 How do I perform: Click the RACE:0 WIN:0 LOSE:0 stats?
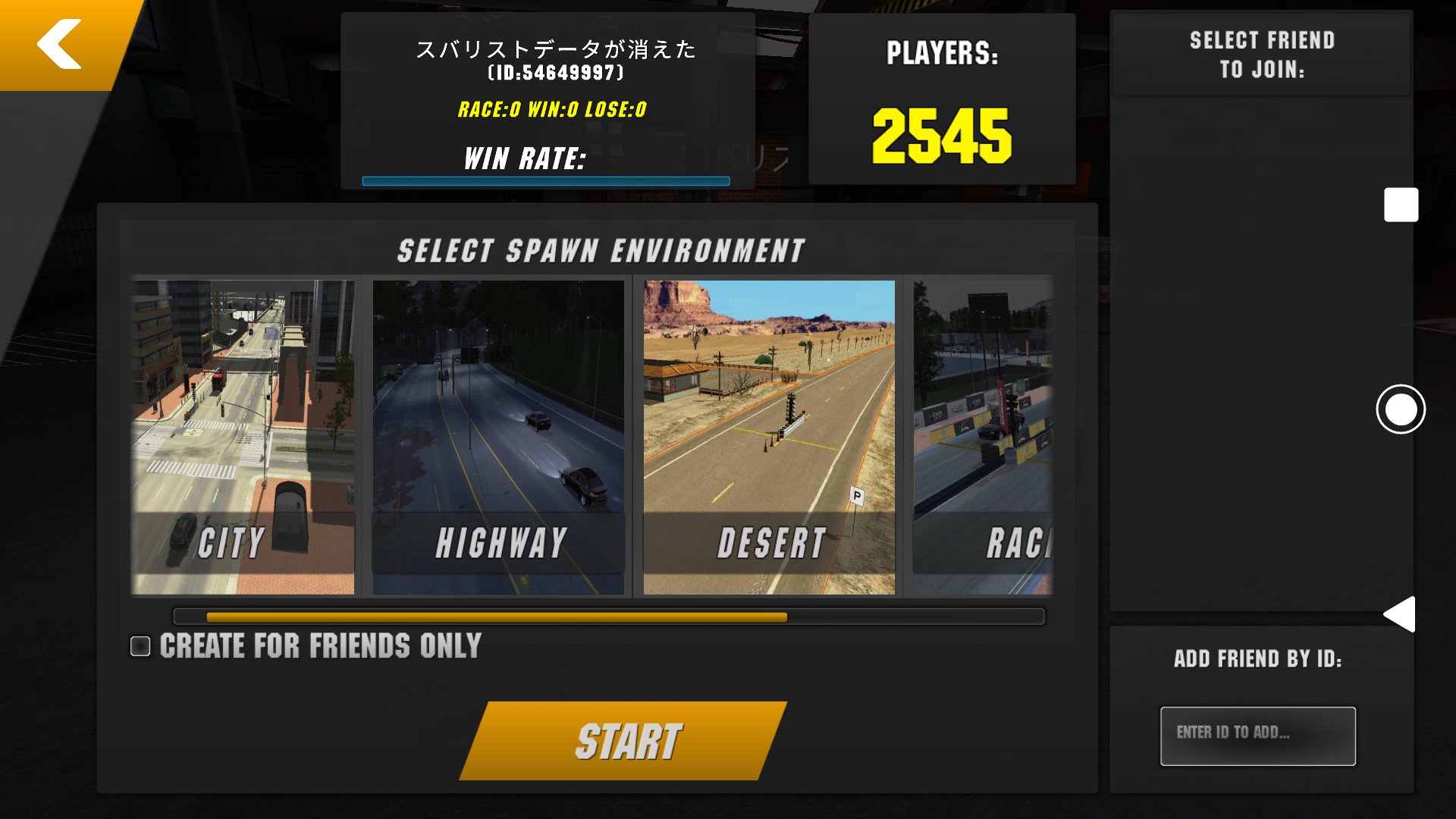click(551, 111)
